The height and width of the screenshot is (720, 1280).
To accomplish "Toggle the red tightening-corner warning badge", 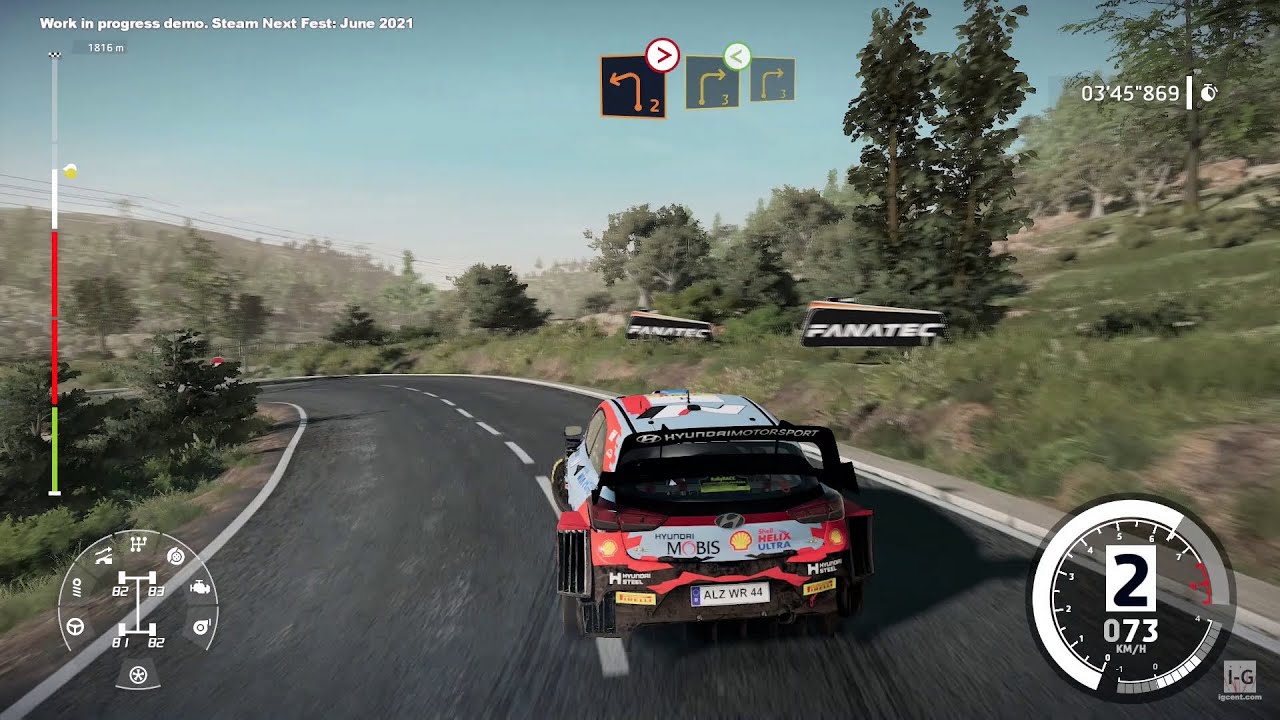I will click(662, 57).
